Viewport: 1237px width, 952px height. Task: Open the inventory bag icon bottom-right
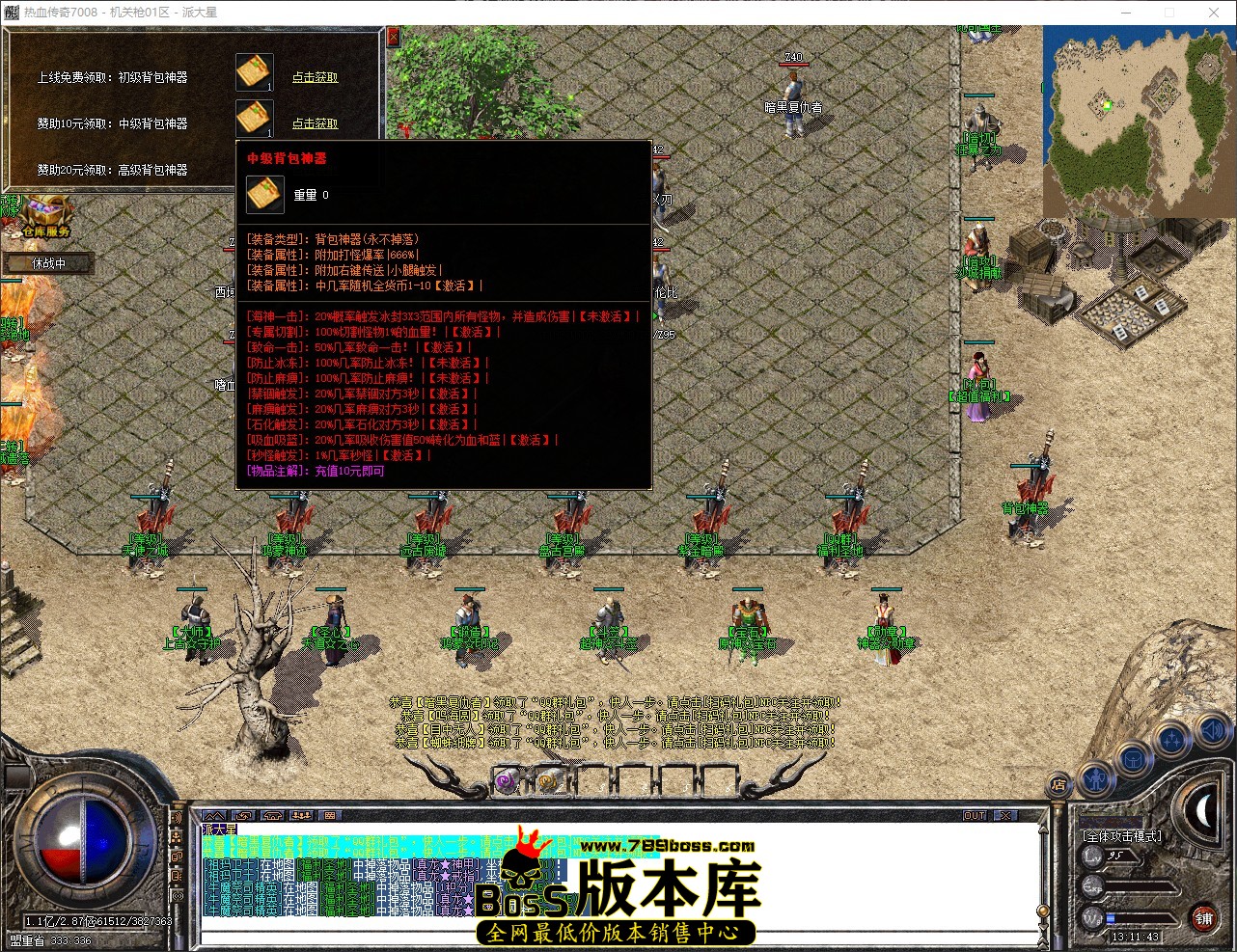(x=1132, y=759)
